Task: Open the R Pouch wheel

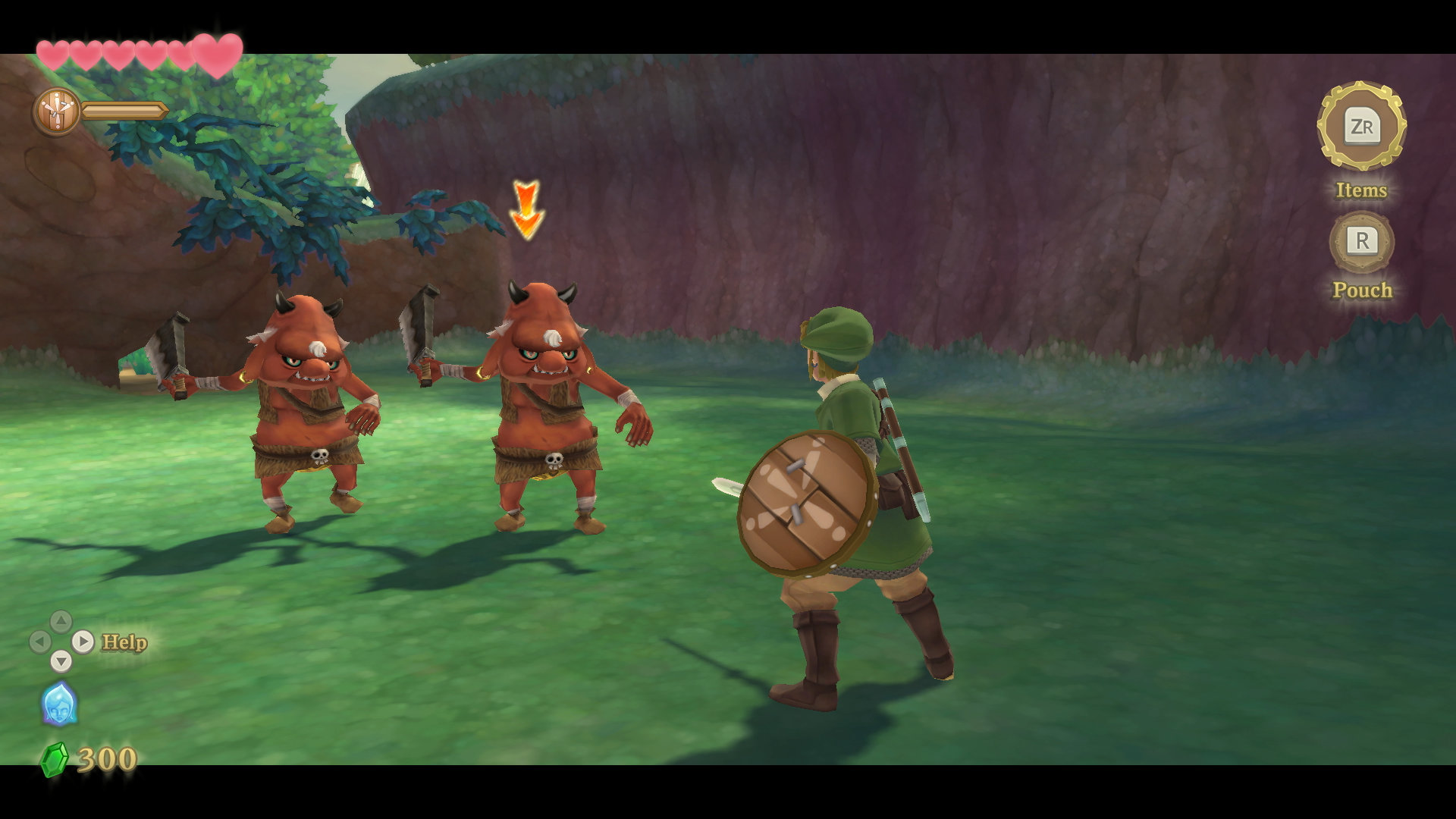Action: tap(1363, 243)
